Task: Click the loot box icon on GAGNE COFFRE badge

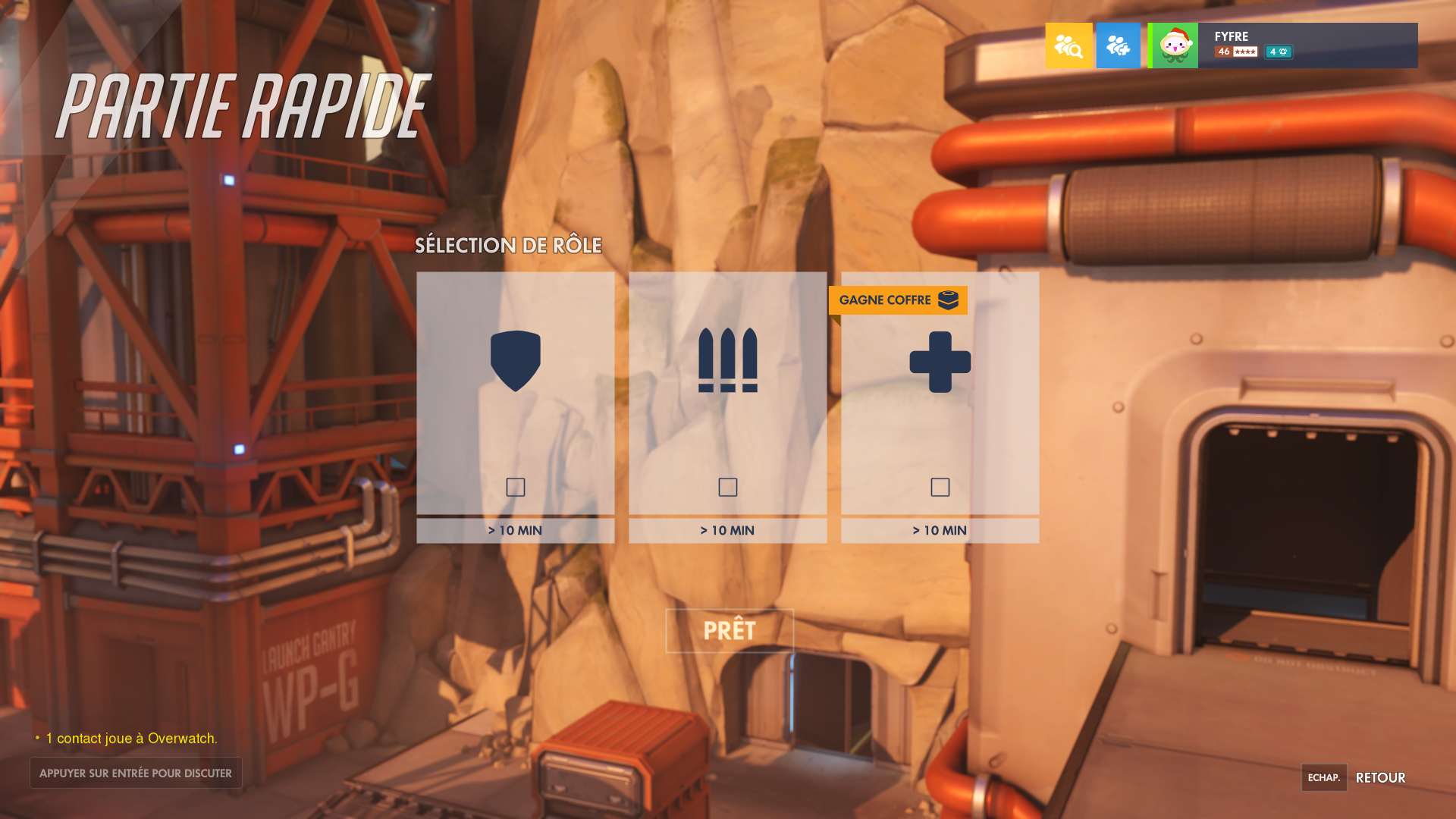Action: click(946, 300)
